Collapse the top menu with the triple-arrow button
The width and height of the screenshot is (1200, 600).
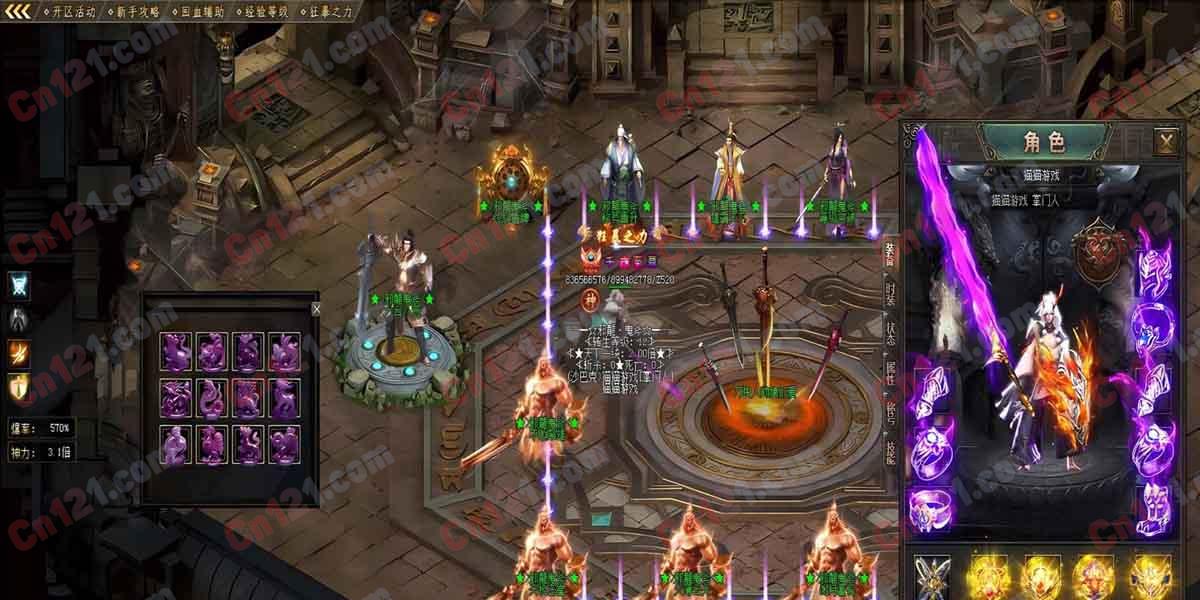point(19,12)
